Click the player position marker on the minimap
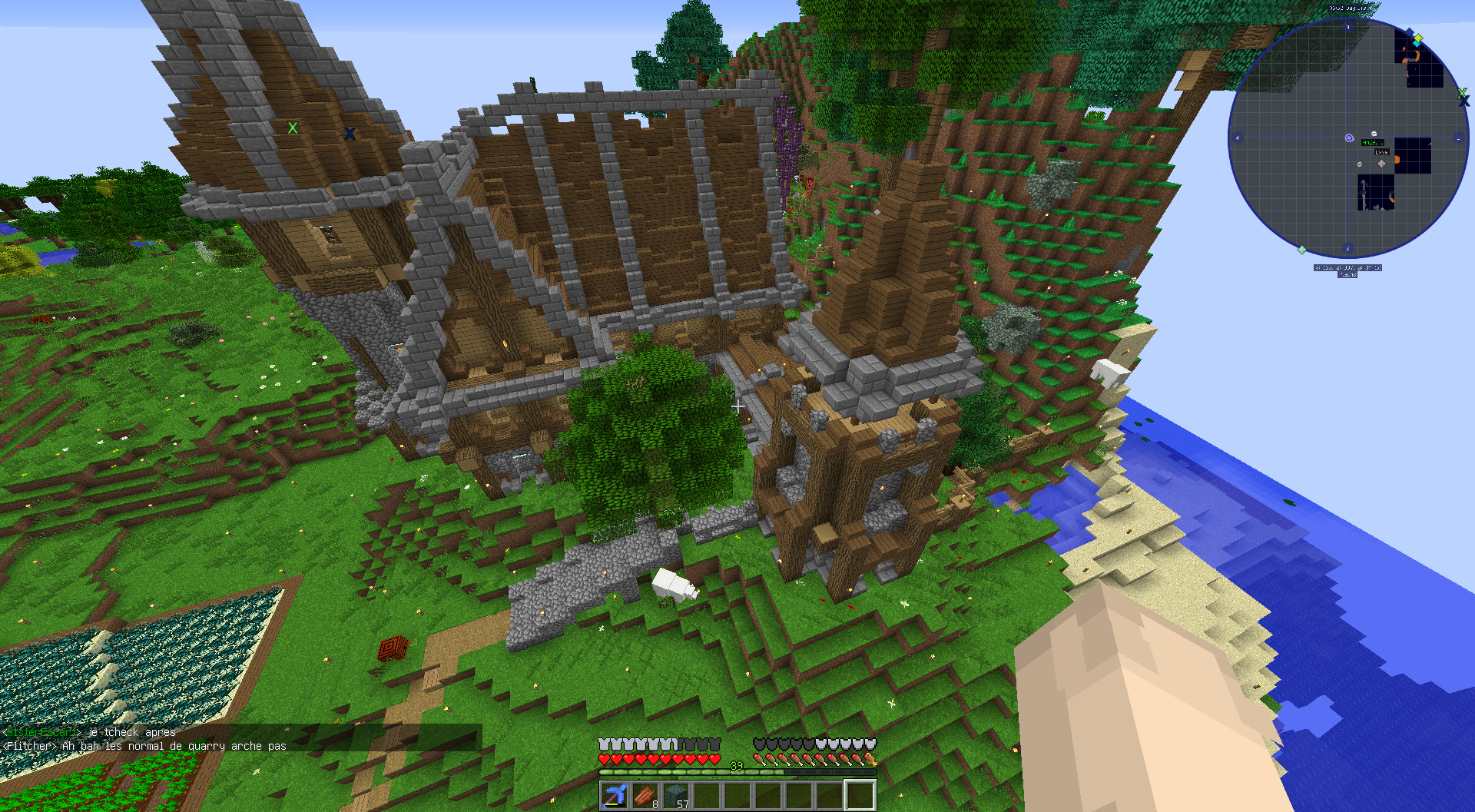 [1349, 138]
